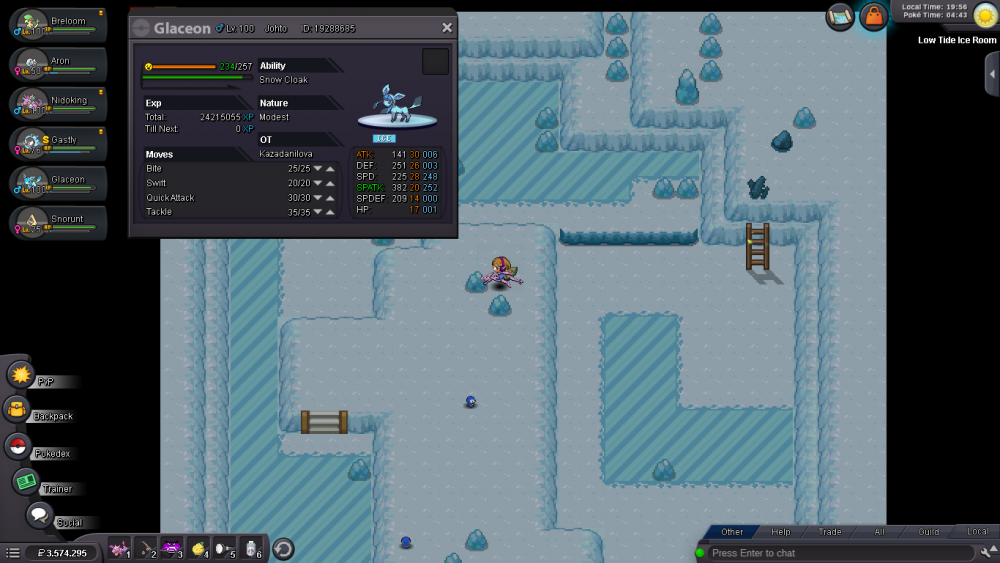Viewport: 1000px width, 563px height.
Task: Open chat settings wrench icon
Action: [987, 552]
